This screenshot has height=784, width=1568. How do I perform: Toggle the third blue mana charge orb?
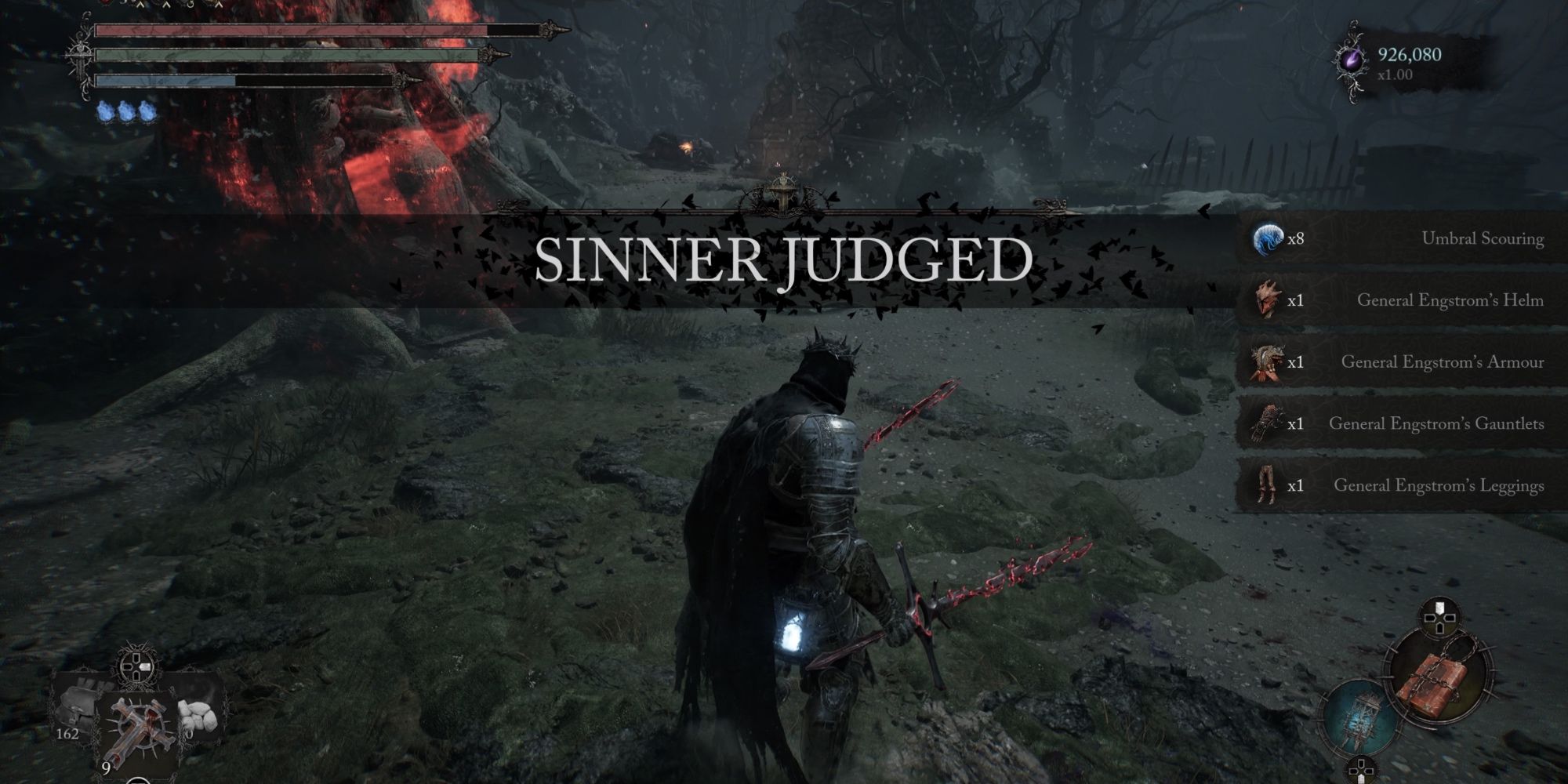click(147, 111)
